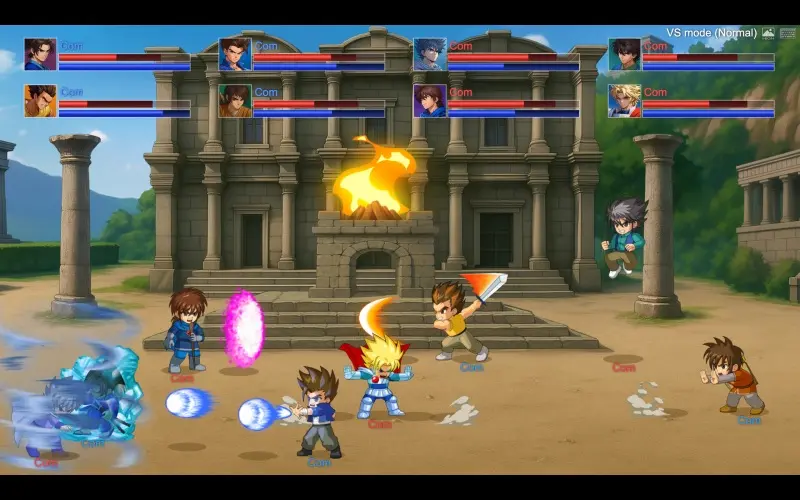Open the keyboard controls icon
800x500 pixels.
787,33
